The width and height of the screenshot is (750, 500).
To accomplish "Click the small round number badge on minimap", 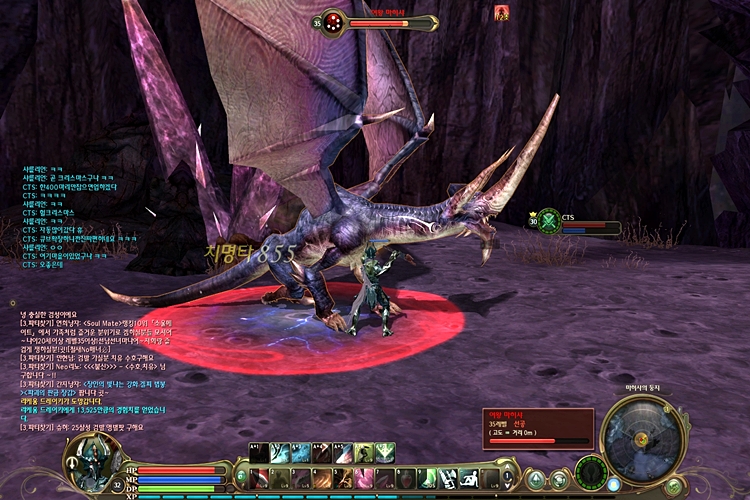I will click(x=665, y=408).
